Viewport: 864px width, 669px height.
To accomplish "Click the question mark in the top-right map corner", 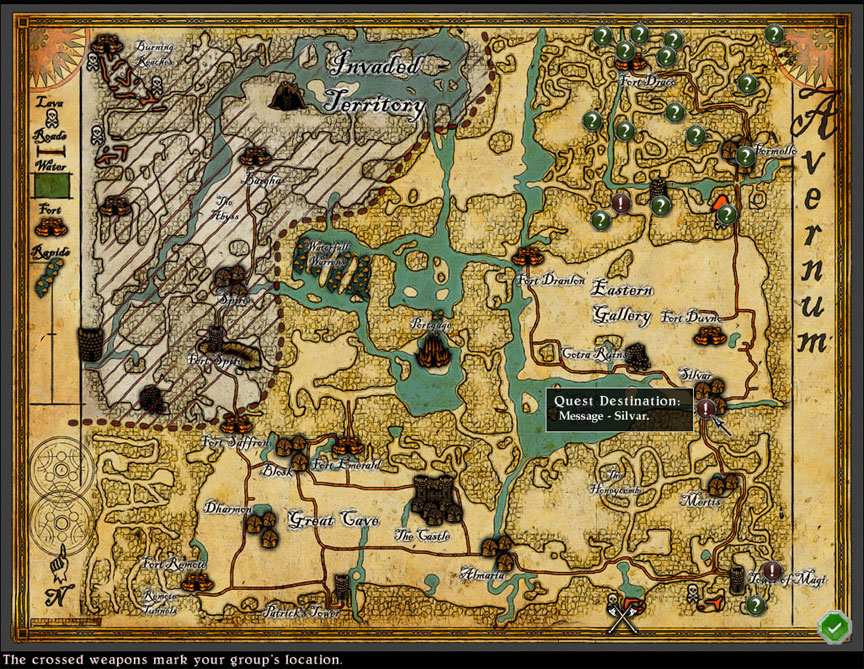I will pos(774,34).
